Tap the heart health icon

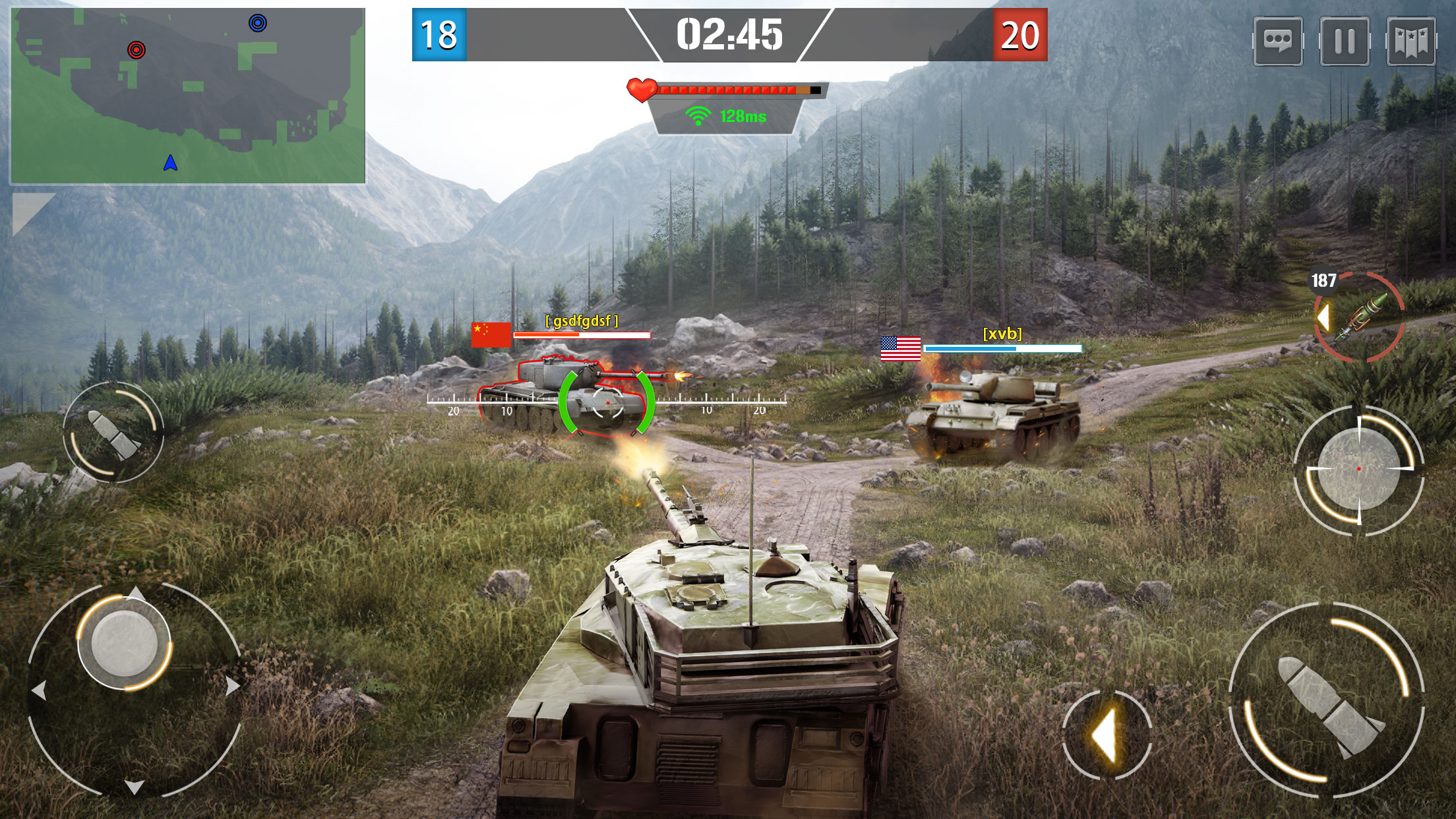pos(640,88)
